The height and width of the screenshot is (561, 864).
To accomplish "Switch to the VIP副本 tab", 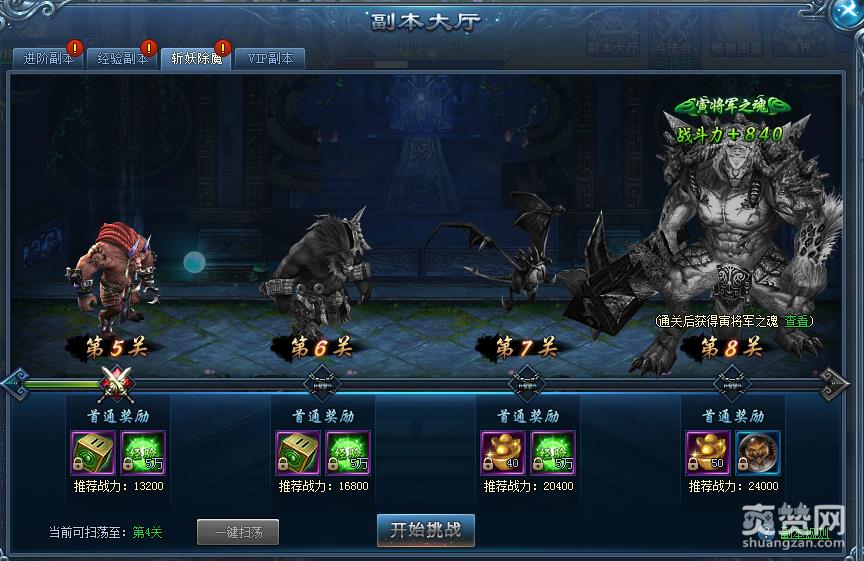I will click(x=270, y=58).
